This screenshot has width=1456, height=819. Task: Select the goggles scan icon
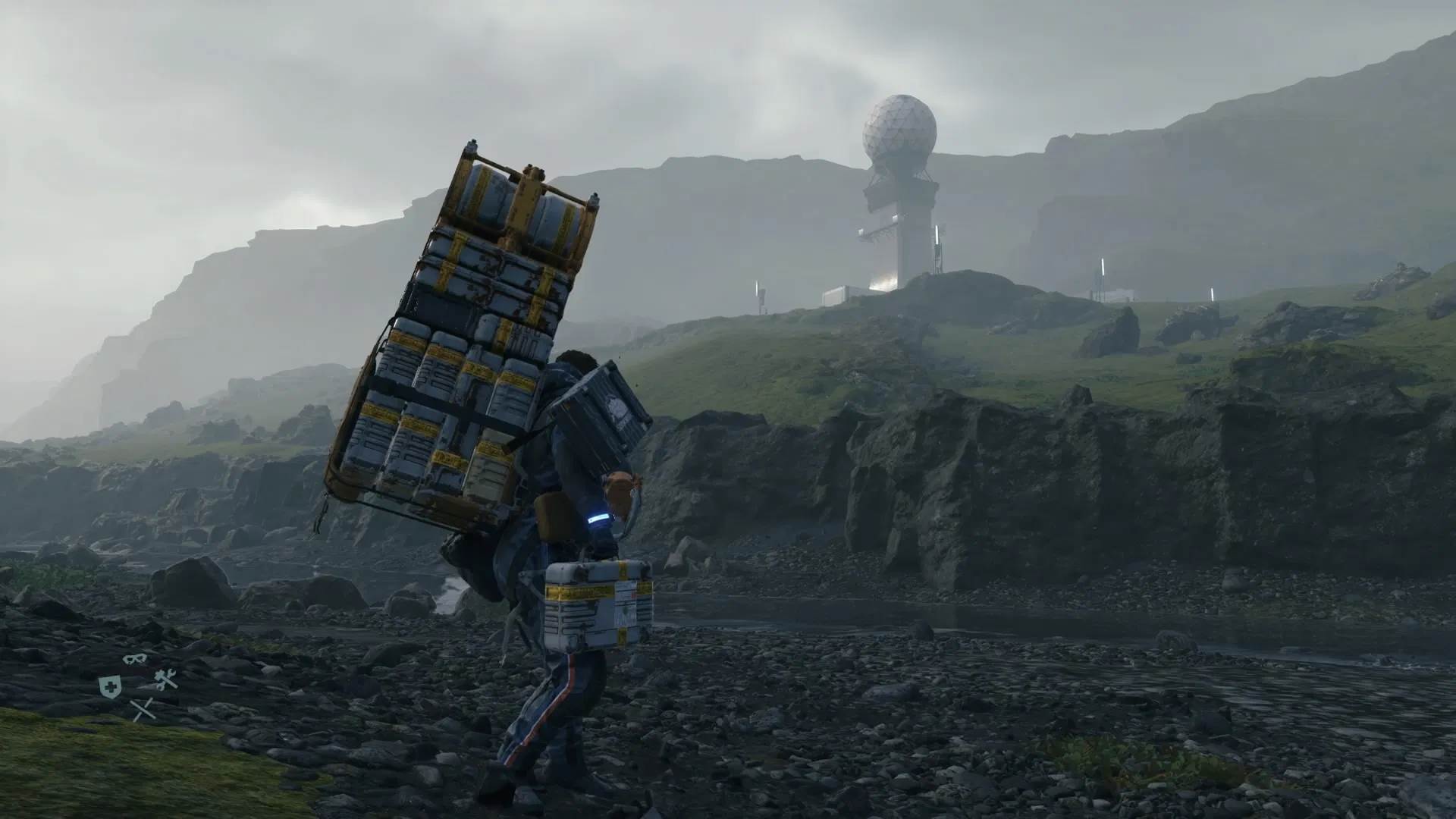click(x=133, y=659)
